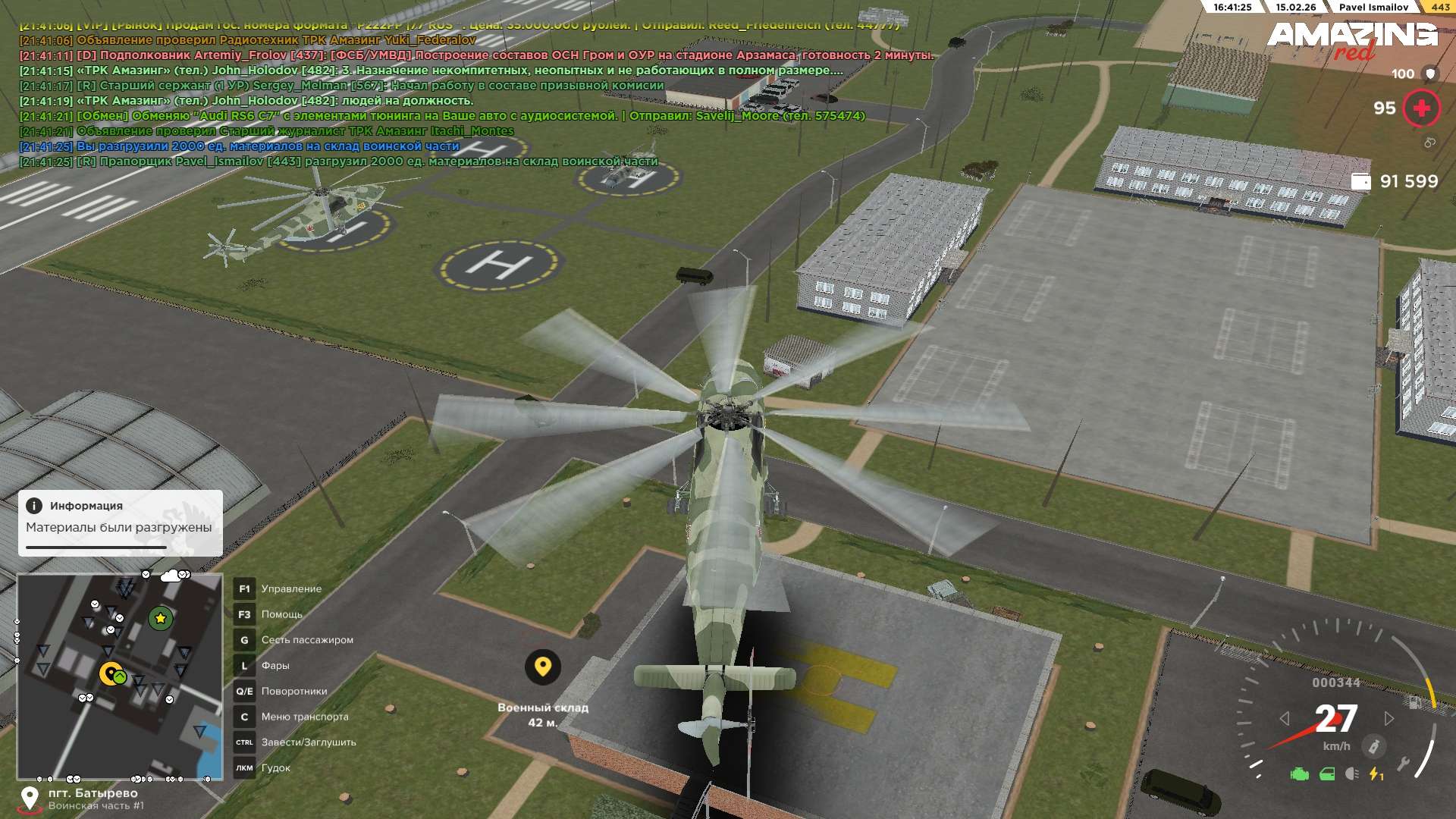Click the cloud weather icon above the minimap

point(171,576)
